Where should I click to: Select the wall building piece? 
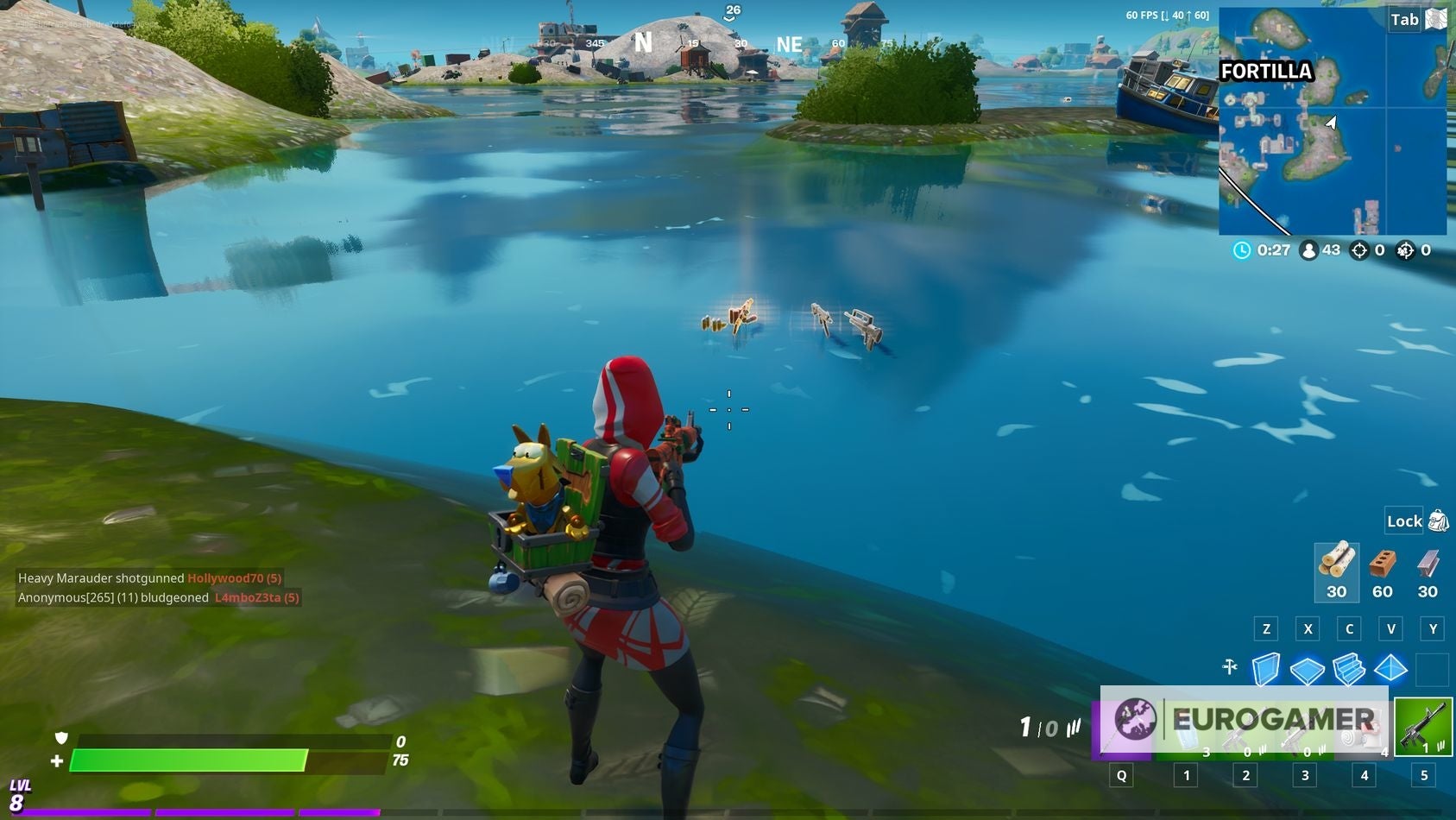(x=1264, y=669)
